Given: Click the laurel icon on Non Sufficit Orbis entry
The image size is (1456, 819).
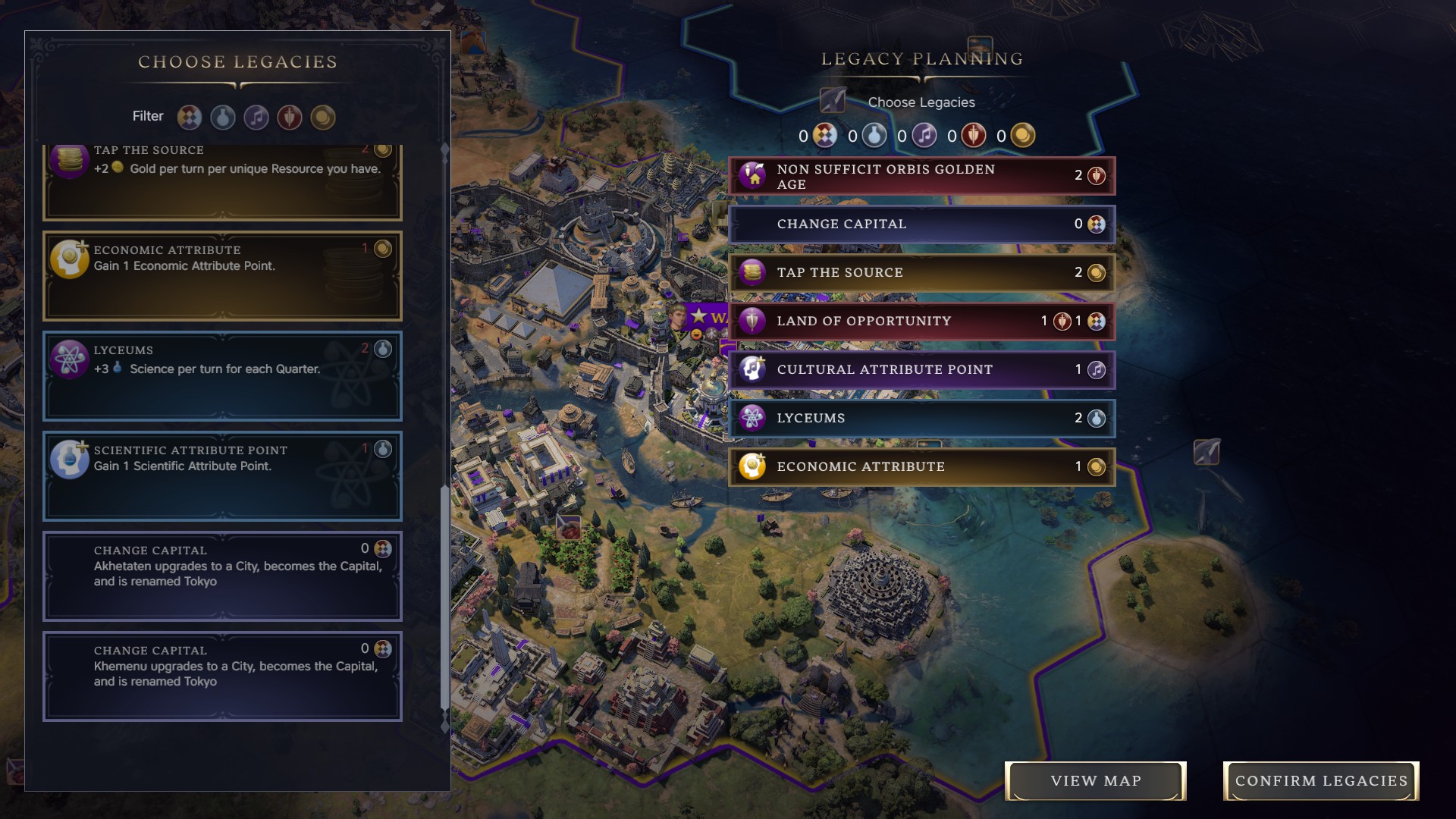Looking at the screenshot, I should coord(752,175).
